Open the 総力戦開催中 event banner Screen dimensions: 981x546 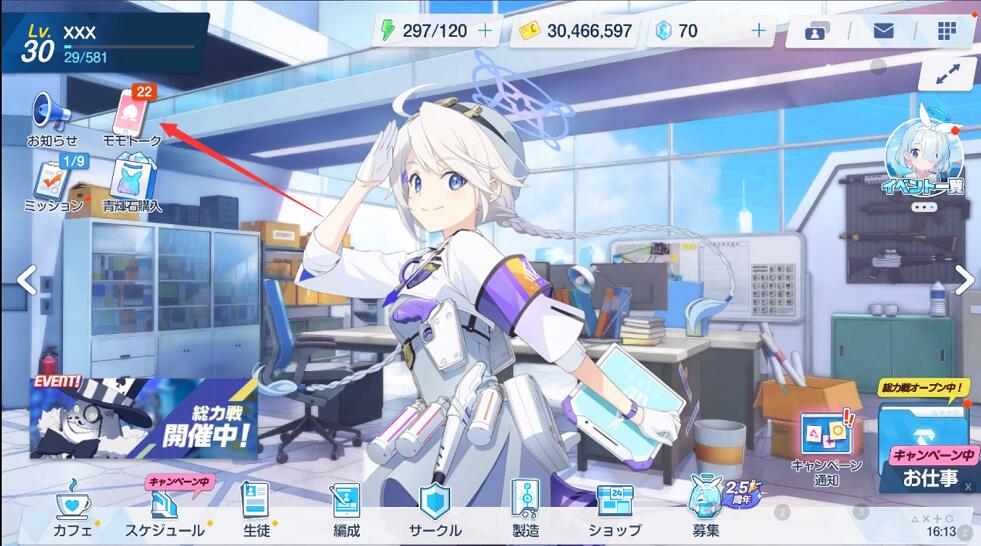tap(143, 418)
